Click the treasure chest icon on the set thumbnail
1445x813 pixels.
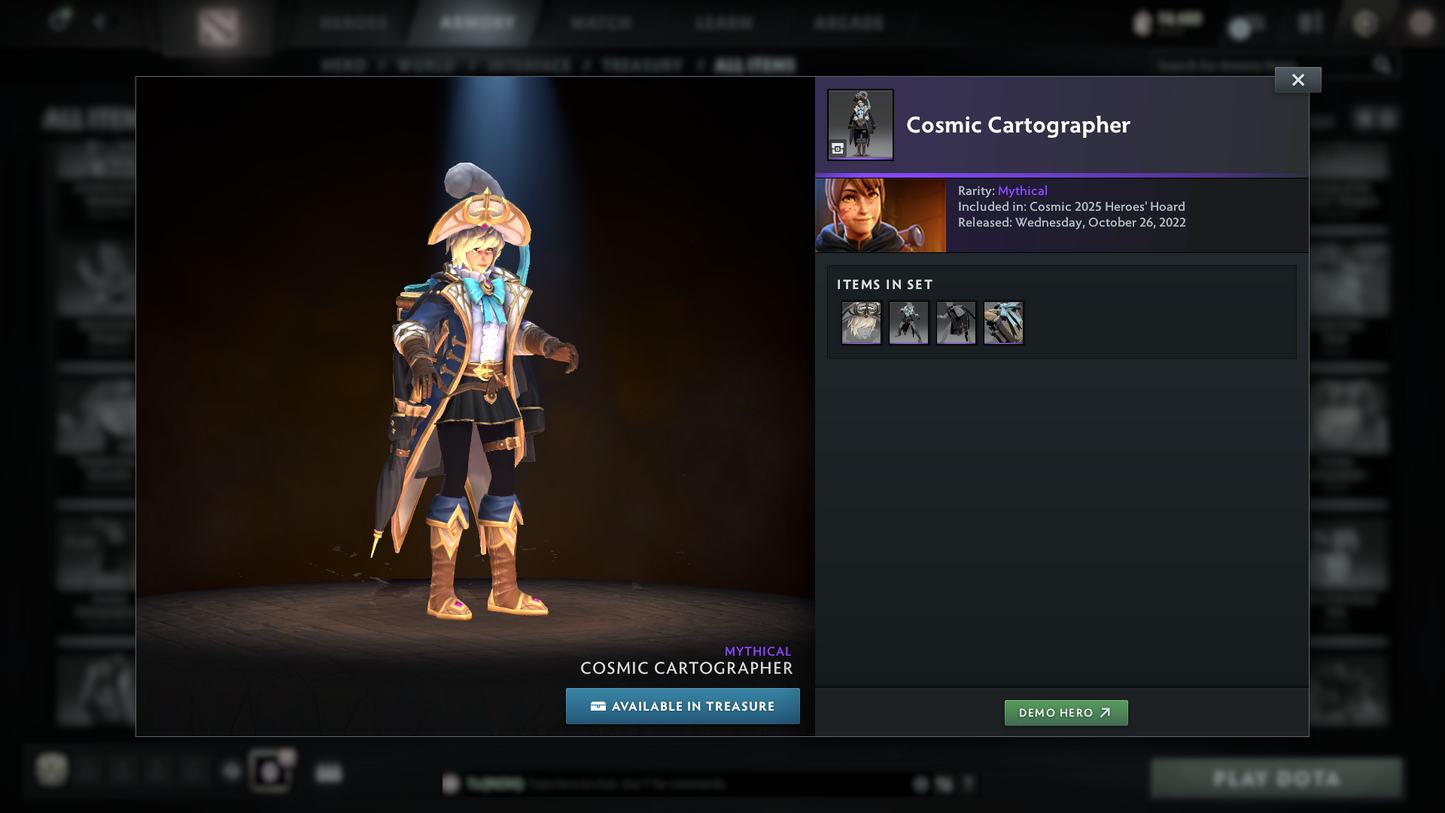tap(837, 147)
